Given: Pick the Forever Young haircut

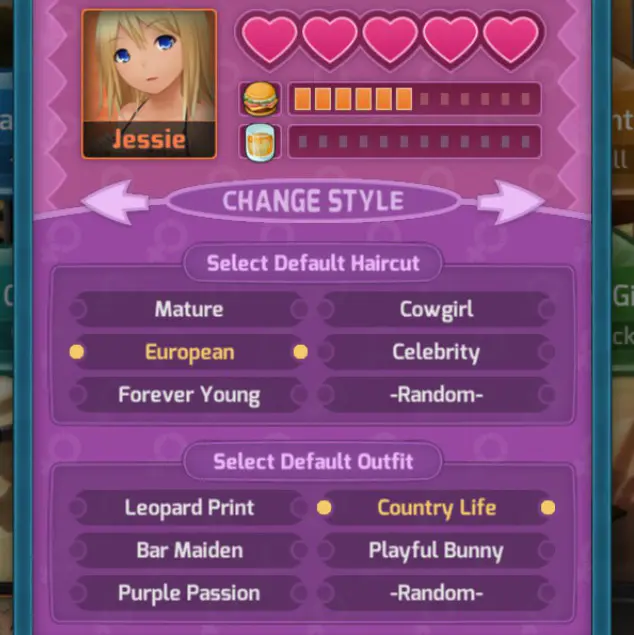Looking at the screenshot, I should coord(188,394).
